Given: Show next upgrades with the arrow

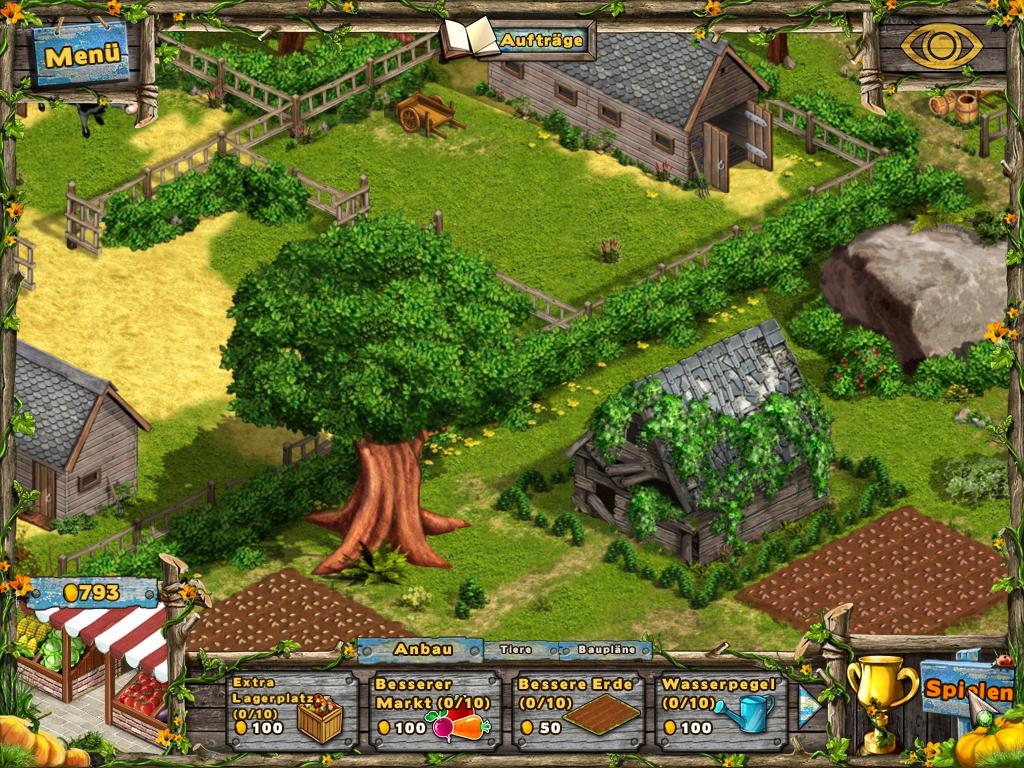Looking at the screenshot, I should pyautogui.click(x=808, y=706).
